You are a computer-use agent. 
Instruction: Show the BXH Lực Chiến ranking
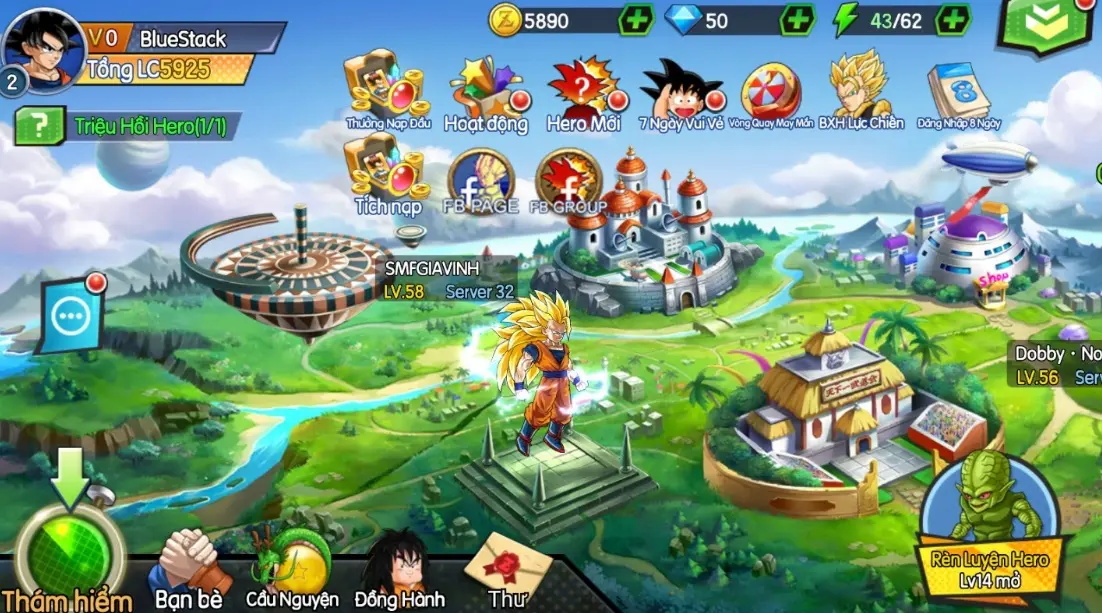click(860, 90)
